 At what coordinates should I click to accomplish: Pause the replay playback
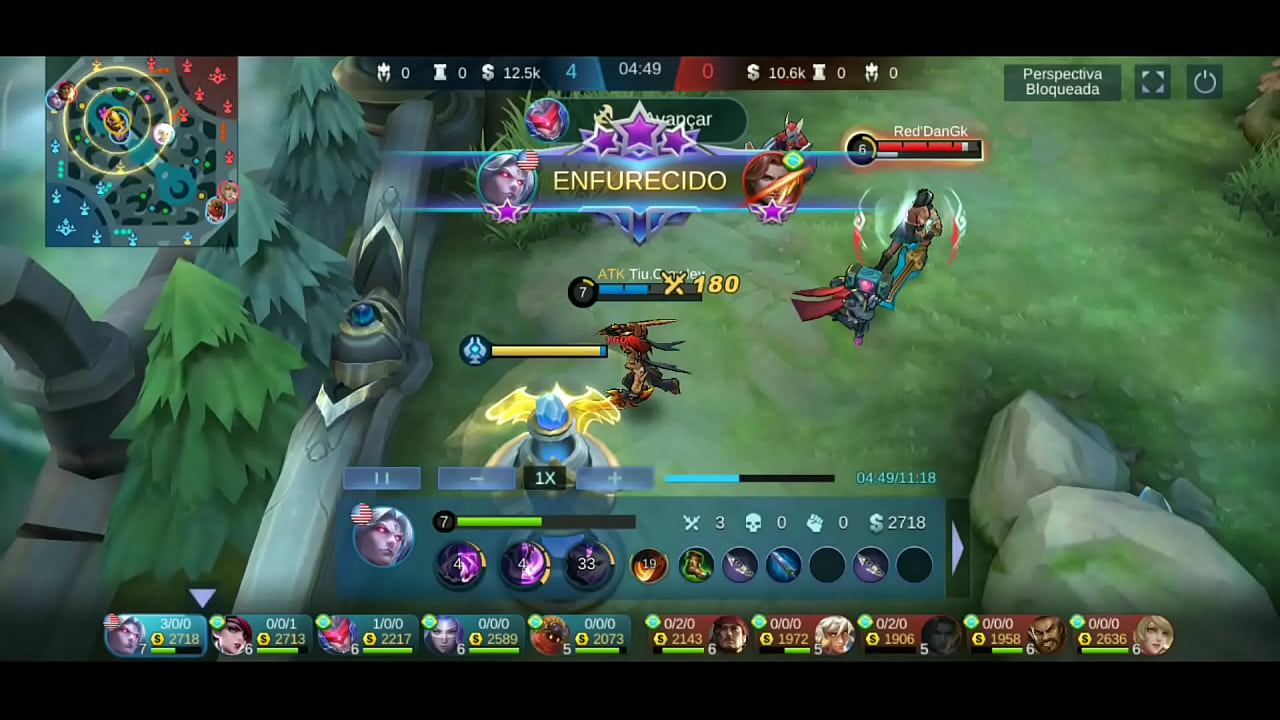[x=382, y=478]
